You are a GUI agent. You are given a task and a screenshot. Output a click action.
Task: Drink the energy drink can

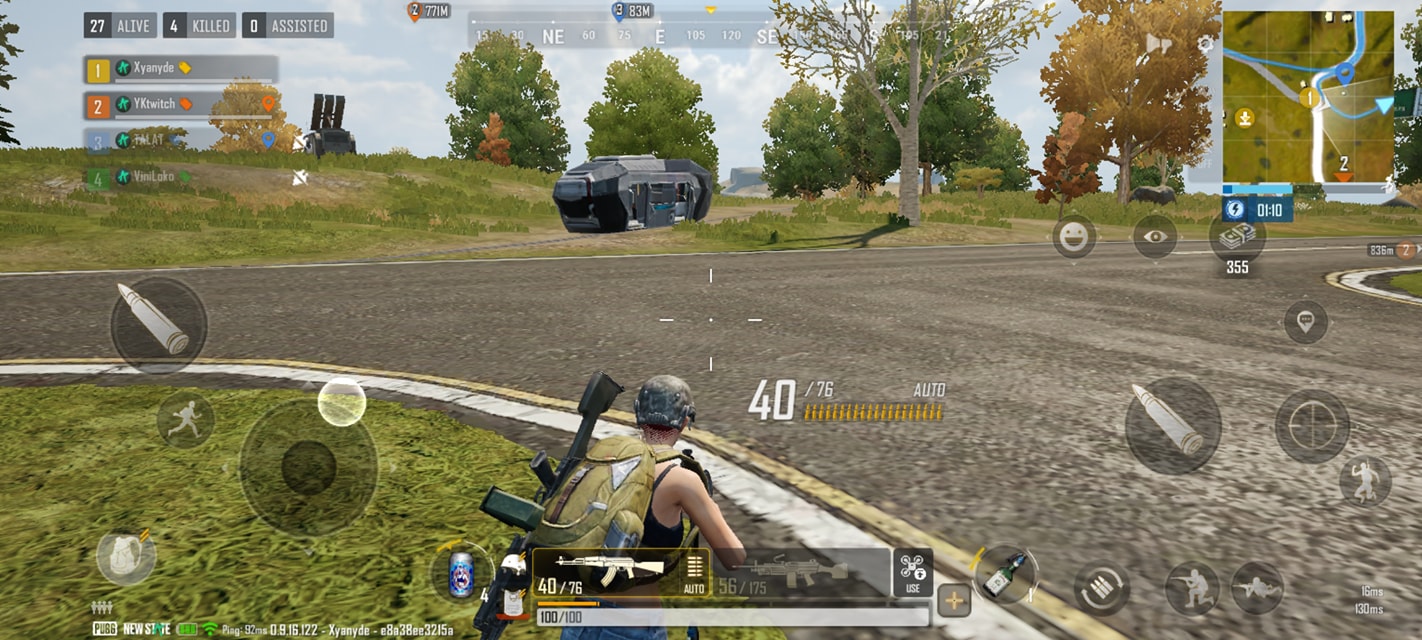point(461,577)
